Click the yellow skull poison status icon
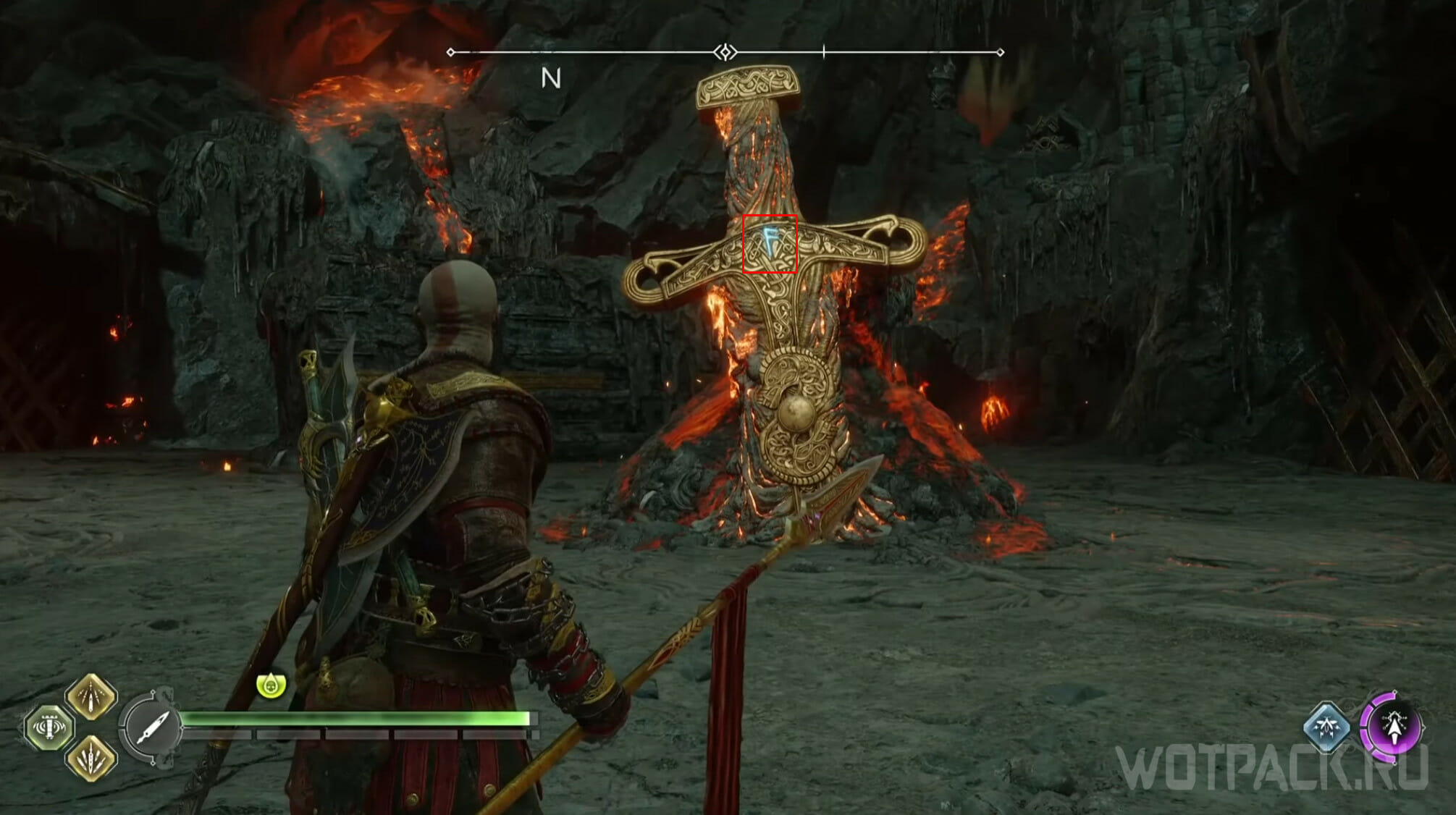The image size is (1456, 815). [272, 684]
